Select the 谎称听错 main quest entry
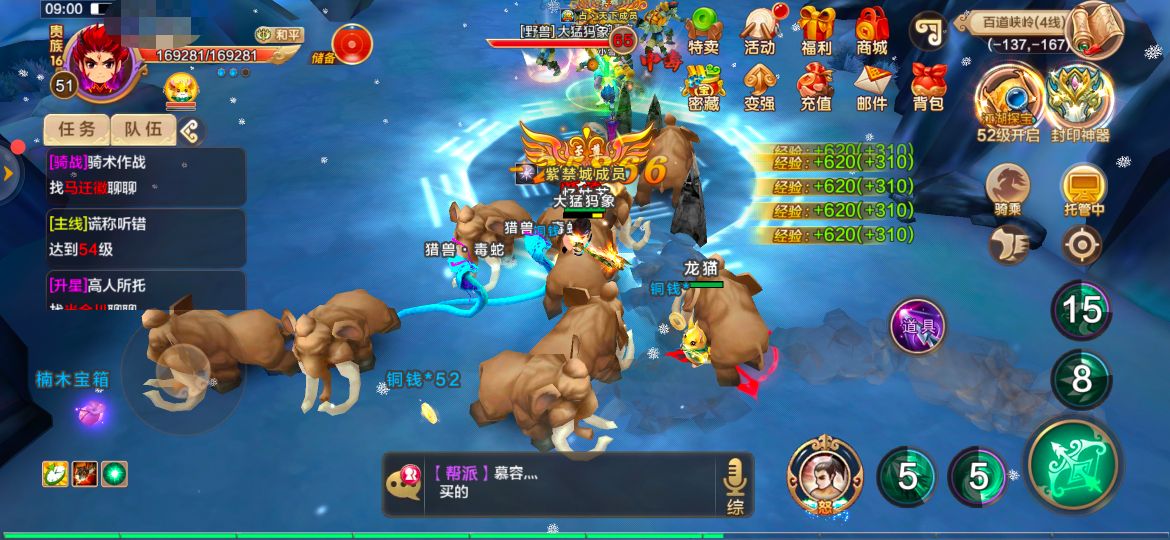 [146, 236]
